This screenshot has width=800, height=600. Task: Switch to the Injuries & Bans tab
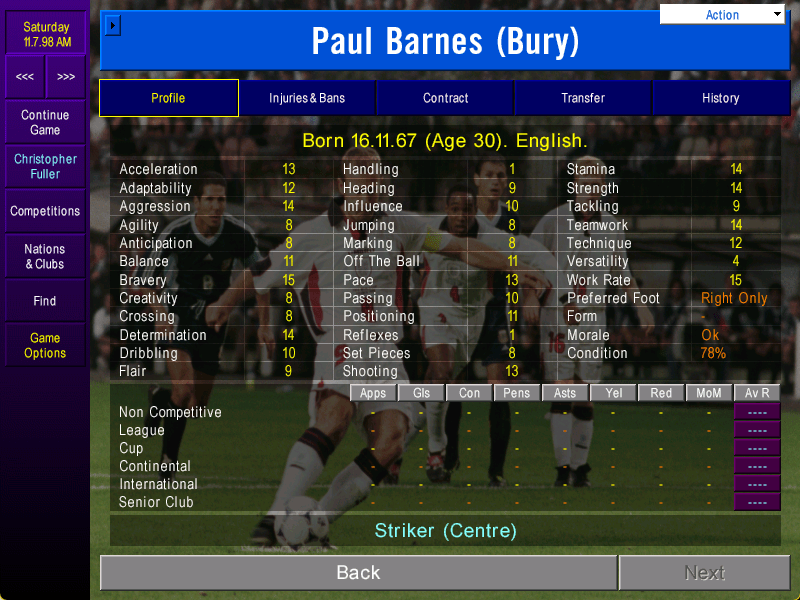[x=307, y=98]
